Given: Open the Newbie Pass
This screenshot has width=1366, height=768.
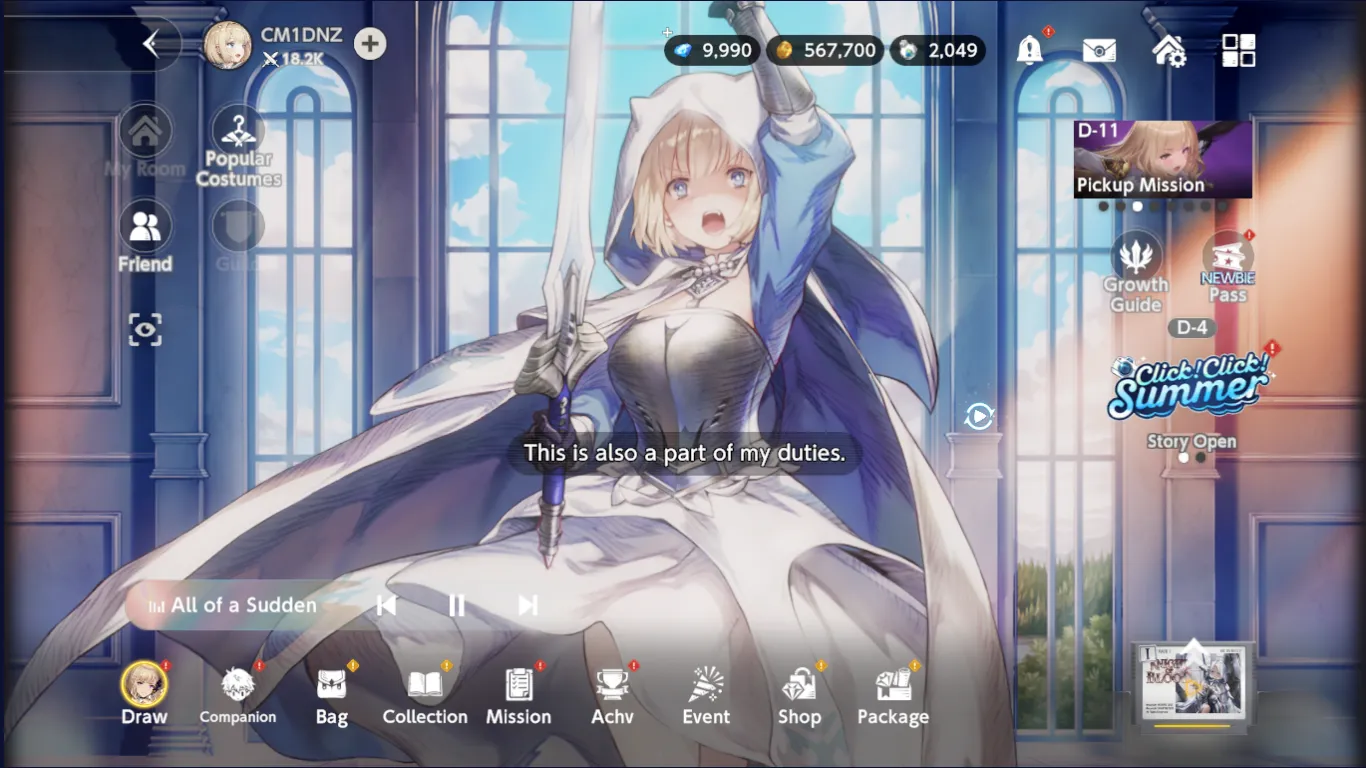Looking at the screenshot, I should click(x=1227, y=270).
